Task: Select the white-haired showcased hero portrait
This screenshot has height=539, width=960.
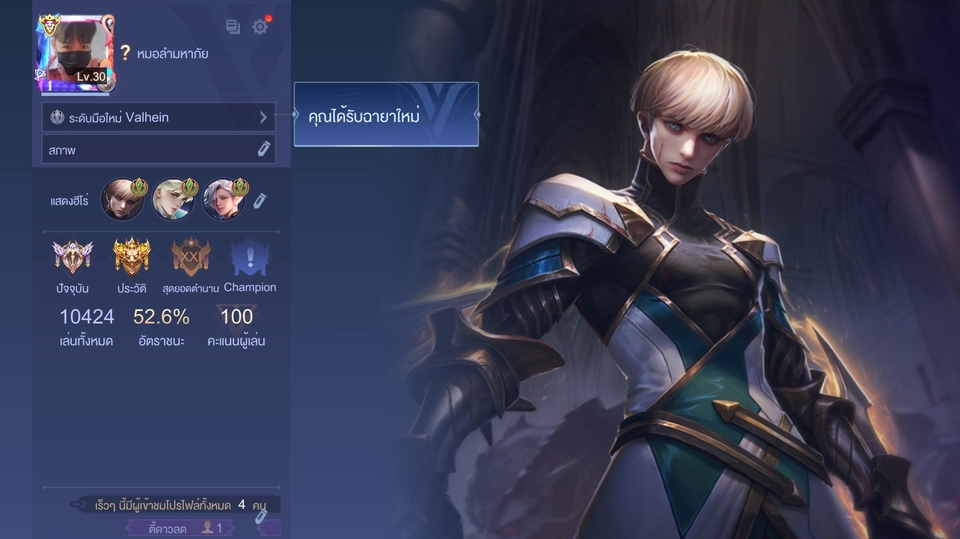Action: click(223, 200)
